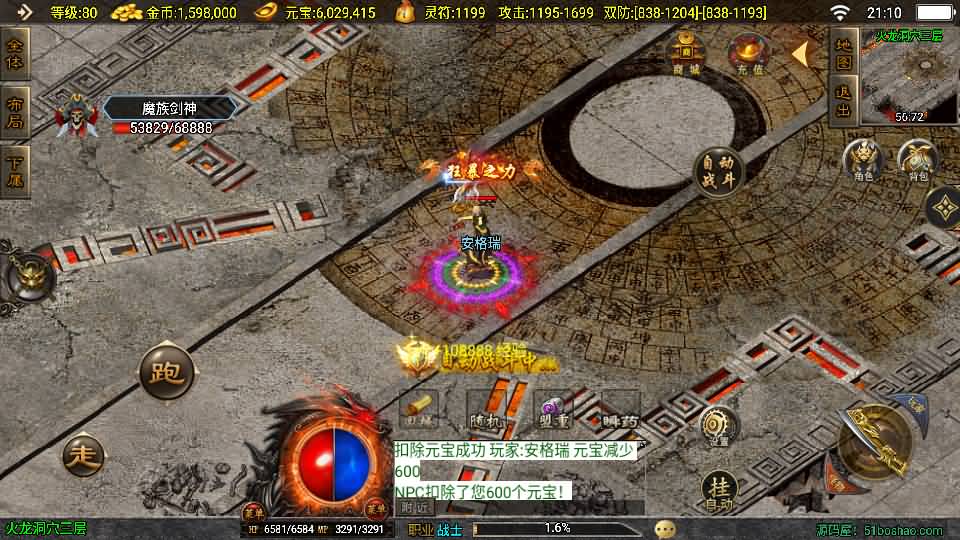Select the 全体 tab
Image resolution: width=960 pixels, height=540 pixels.
point(15,53)
